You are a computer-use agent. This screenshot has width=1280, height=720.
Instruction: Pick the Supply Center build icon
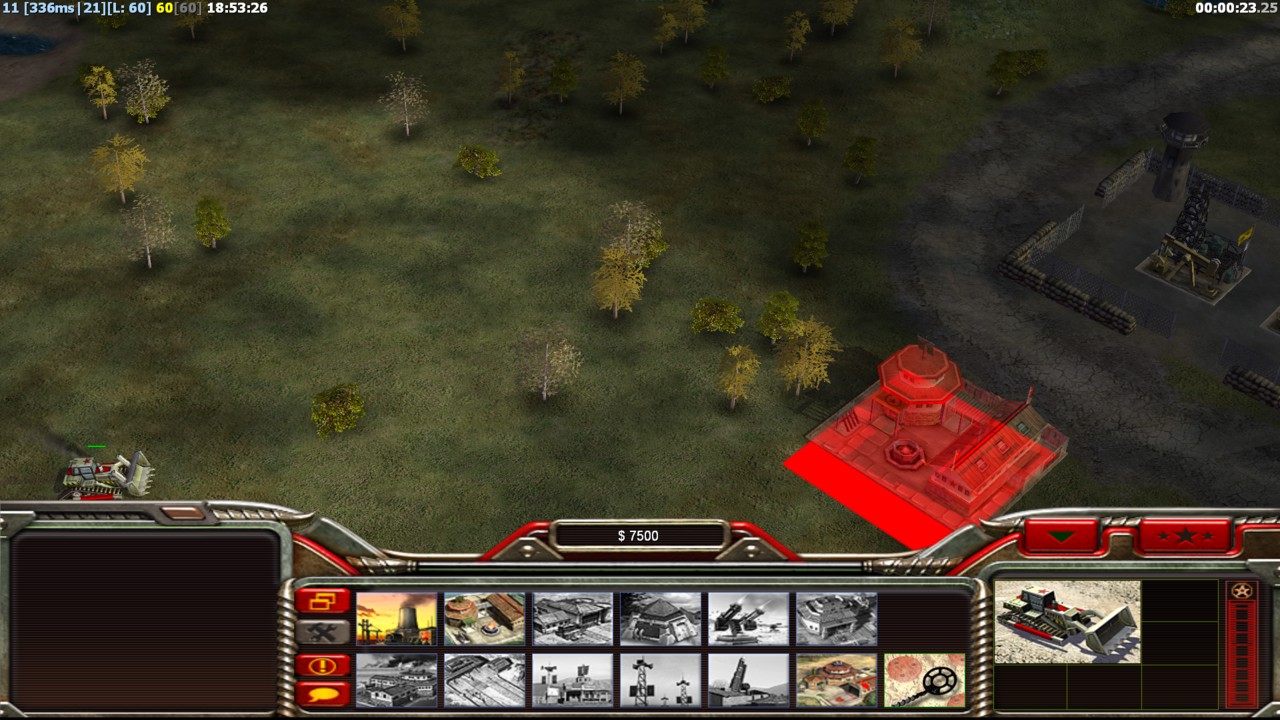573,619
